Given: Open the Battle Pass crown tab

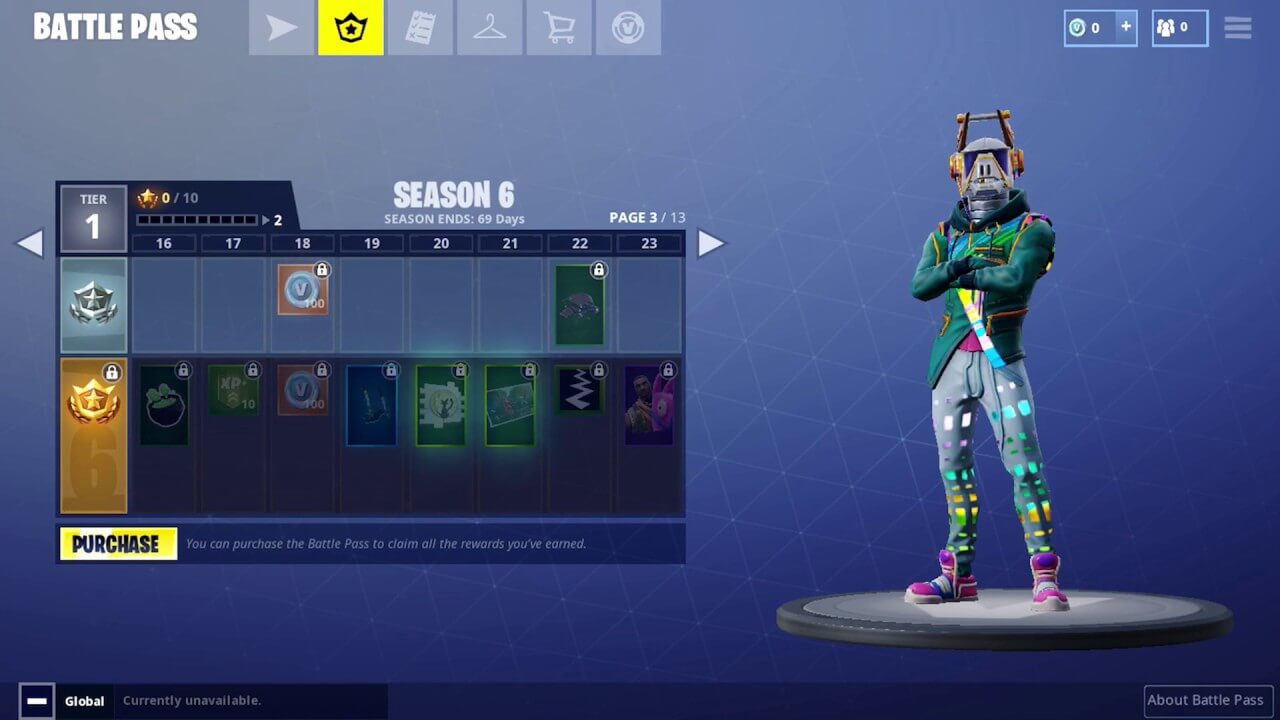Looking at the screenshot, I should (x=349, y=27).
